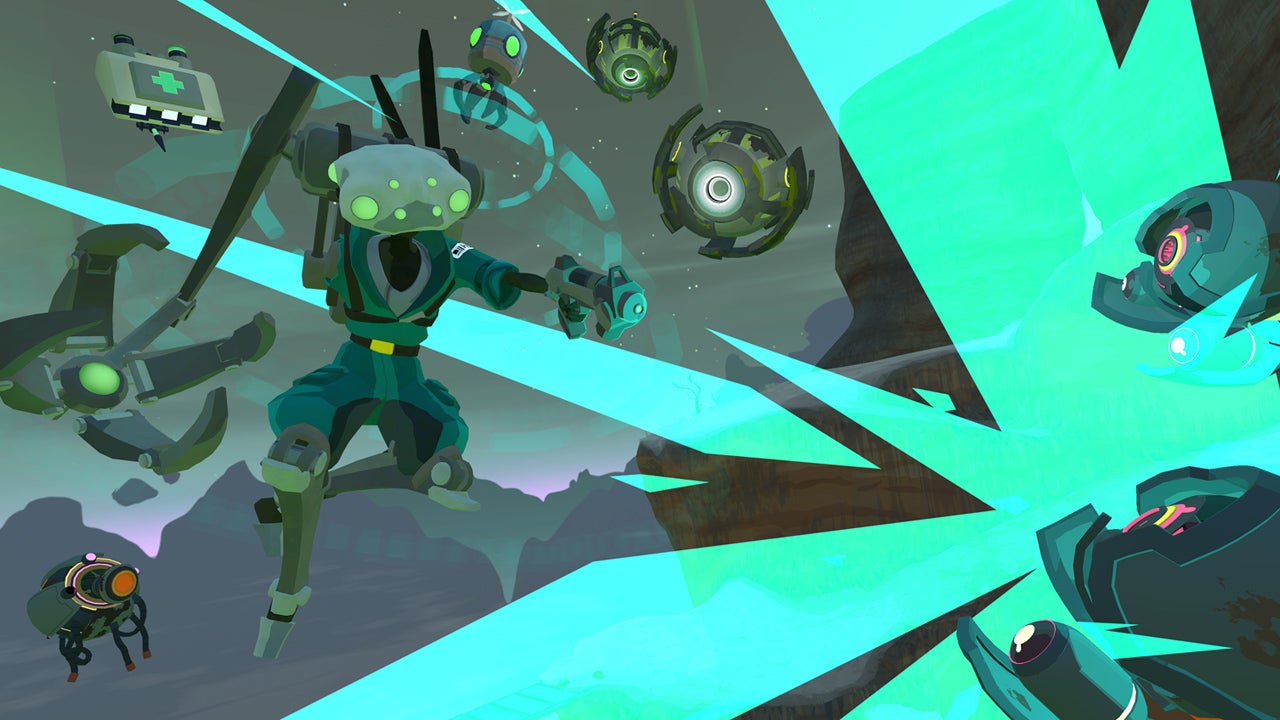Click the circled magnifying glass icon

(1183, 346)
